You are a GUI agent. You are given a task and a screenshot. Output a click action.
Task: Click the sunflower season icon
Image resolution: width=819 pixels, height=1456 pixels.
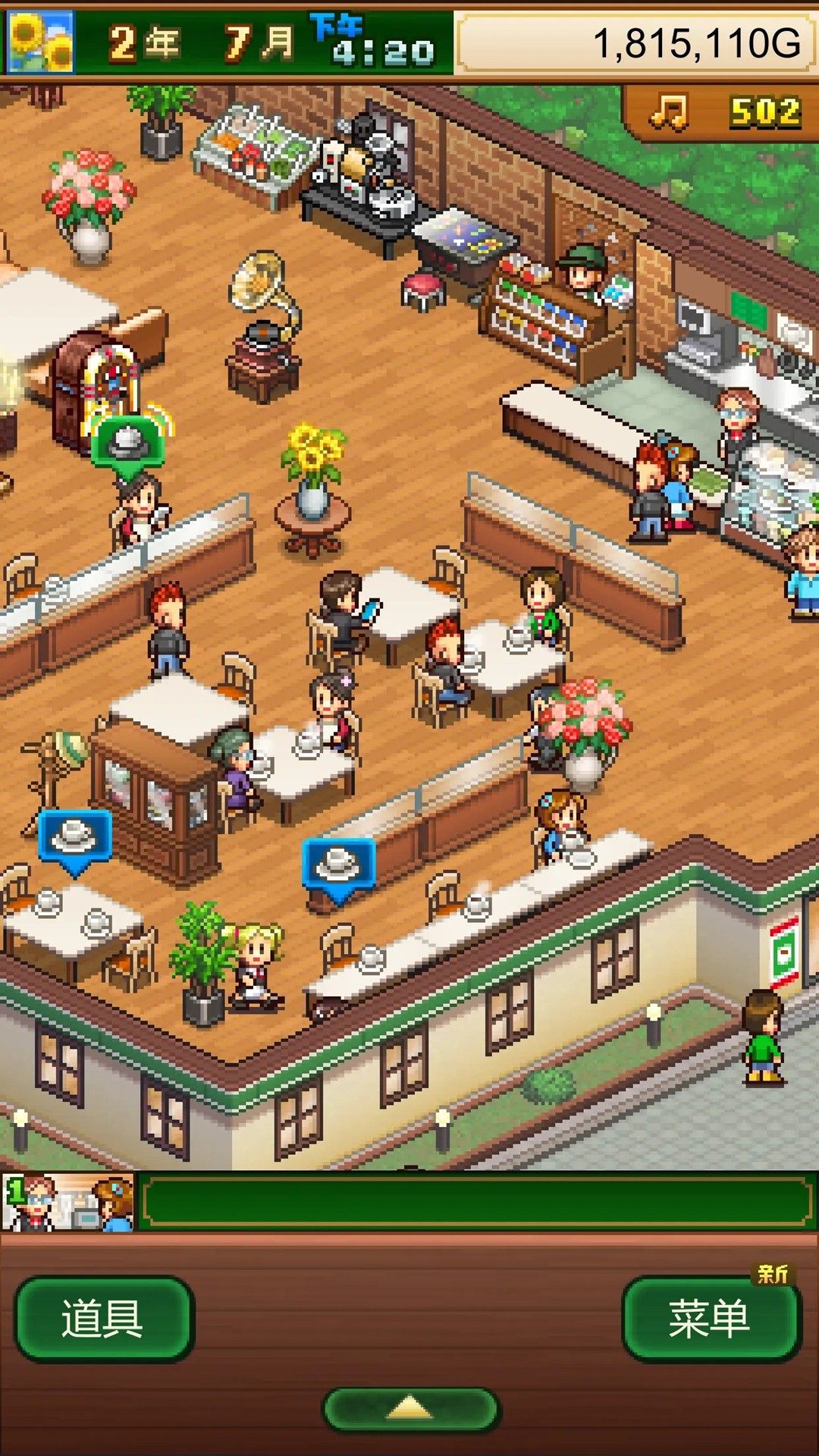tap(40, 42)
